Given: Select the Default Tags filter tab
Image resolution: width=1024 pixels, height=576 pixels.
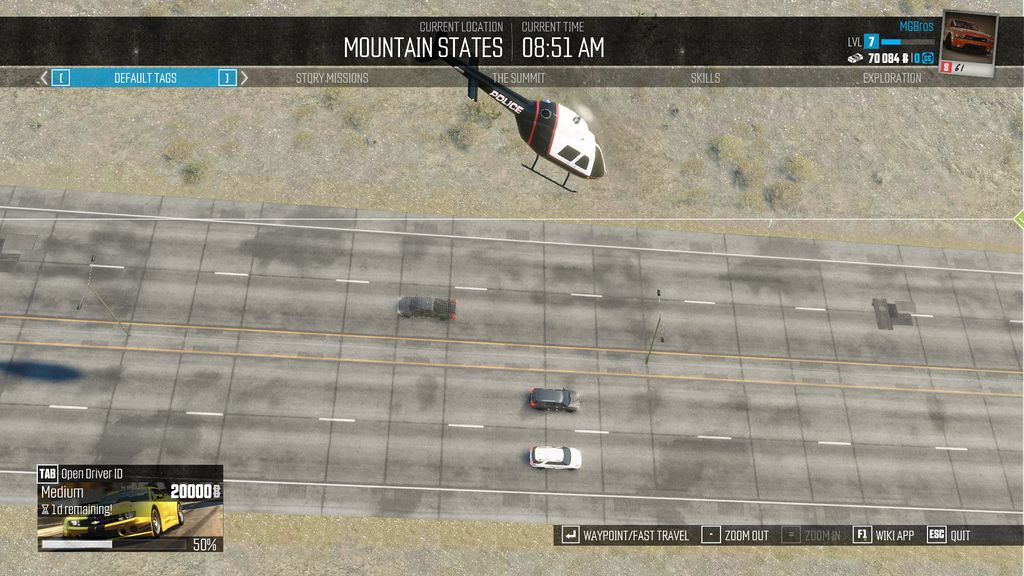Looking at the screenshot, I should pyautogui.click(x=145, y=78).
